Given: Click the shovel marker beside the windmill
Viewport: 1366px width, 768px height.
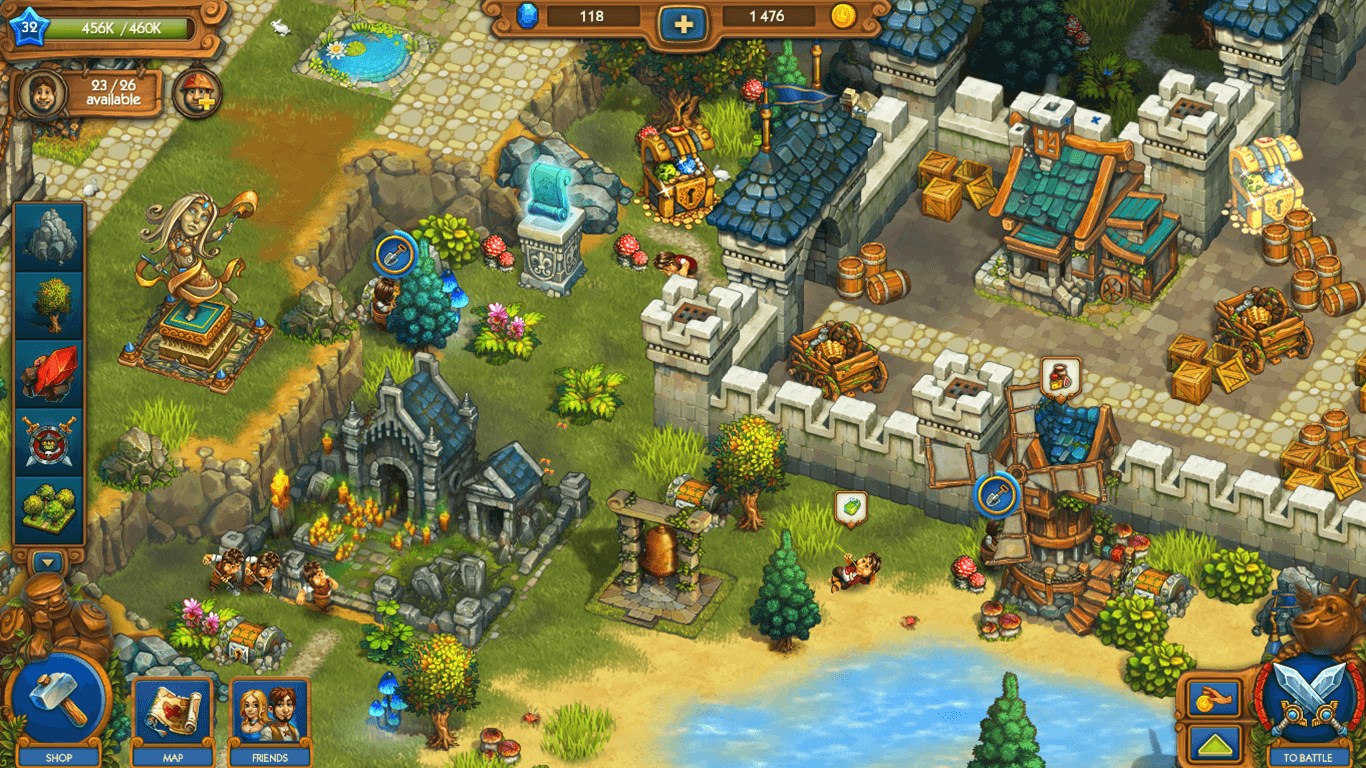Looking at the screenshot, I should click(x=997, y=492).
